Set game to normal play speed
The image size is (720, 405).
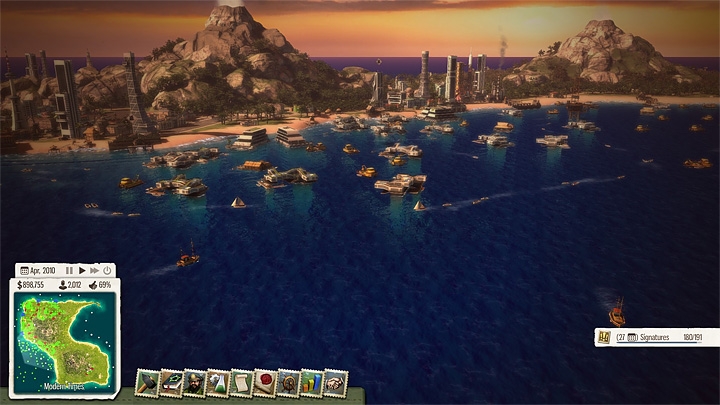83,270
